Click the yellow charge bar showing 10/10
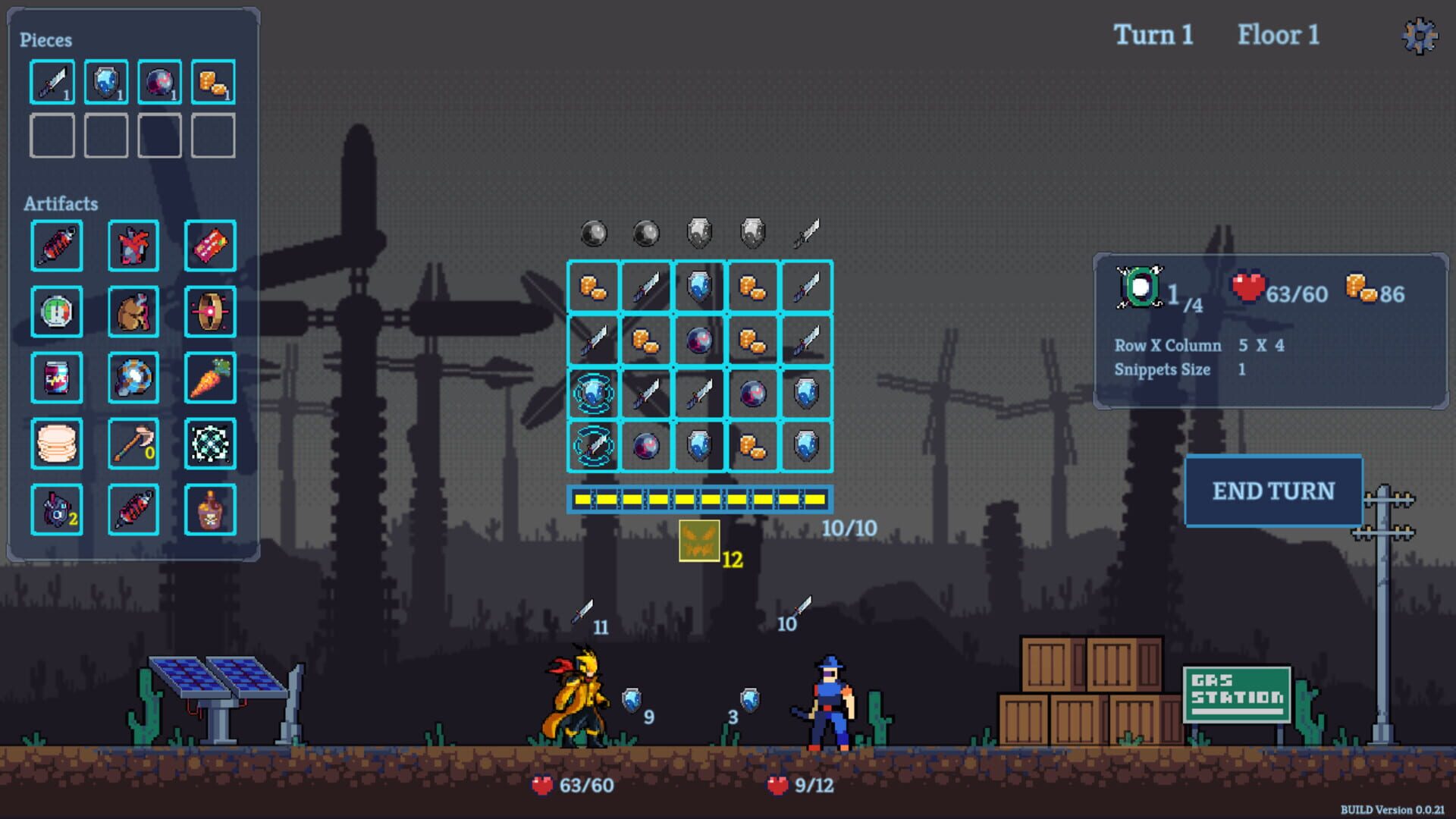This screenshot has height=819, width=1456. [x=700, y=499]
